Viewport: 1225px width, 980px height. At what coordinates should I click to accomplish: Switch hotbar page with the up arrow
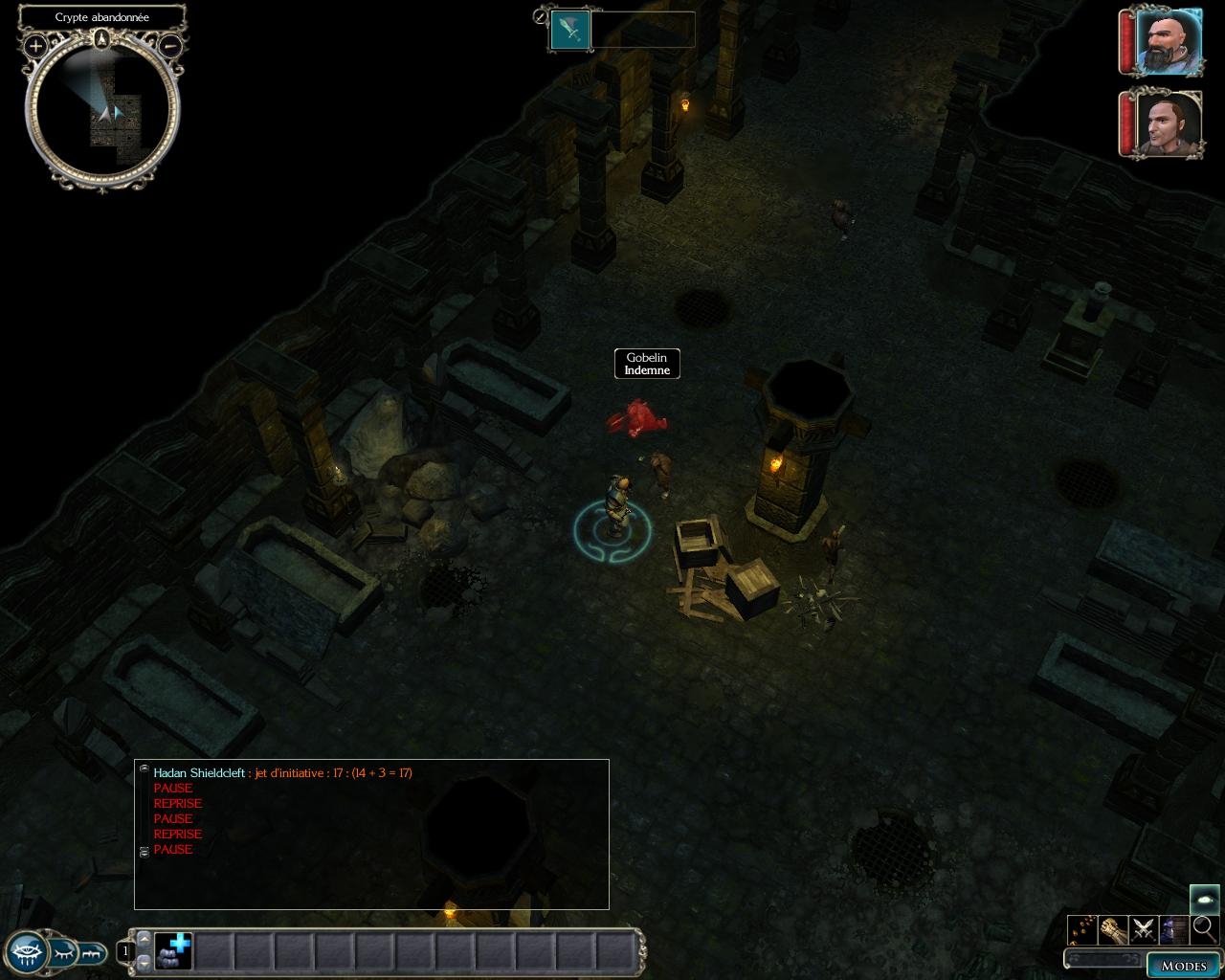point(145,939)
